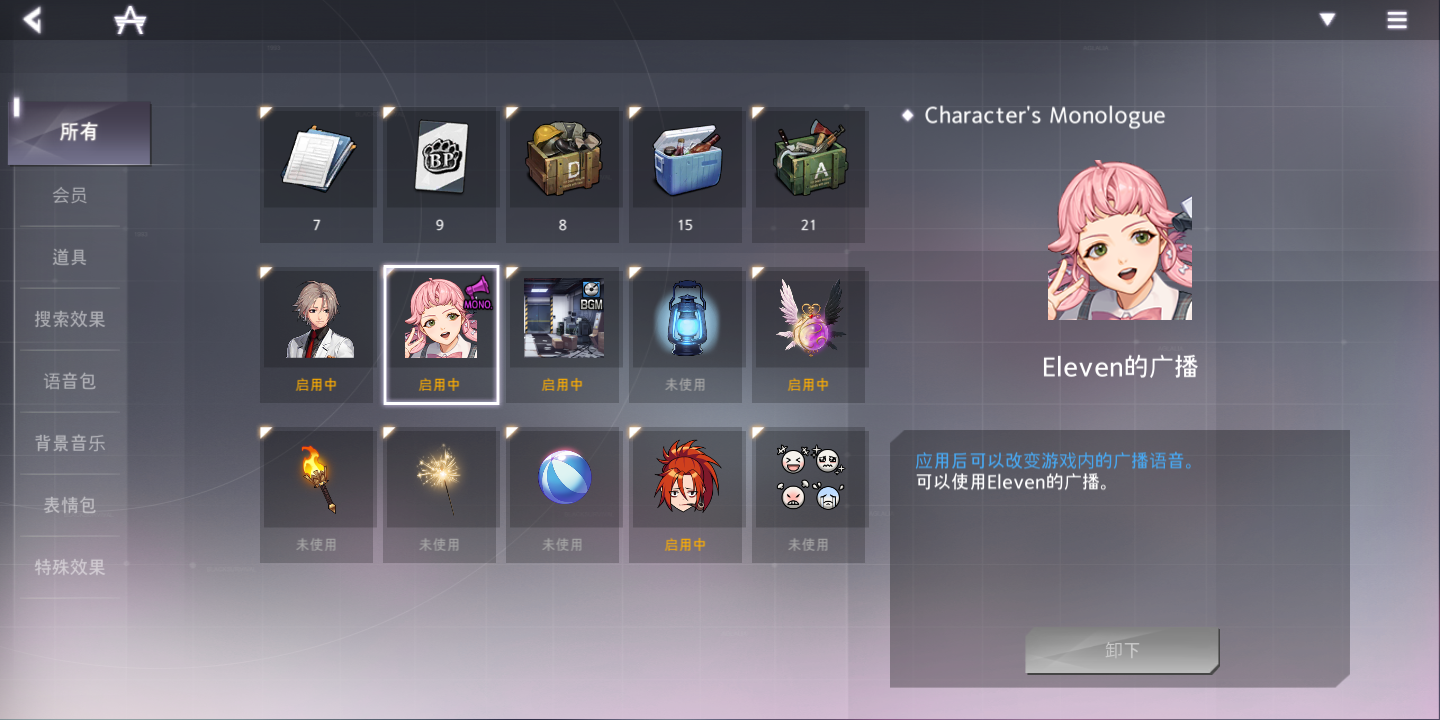1440x720 pixels.
Task: Enable the unused blue lantern
Action: click(x=686, y=318)
